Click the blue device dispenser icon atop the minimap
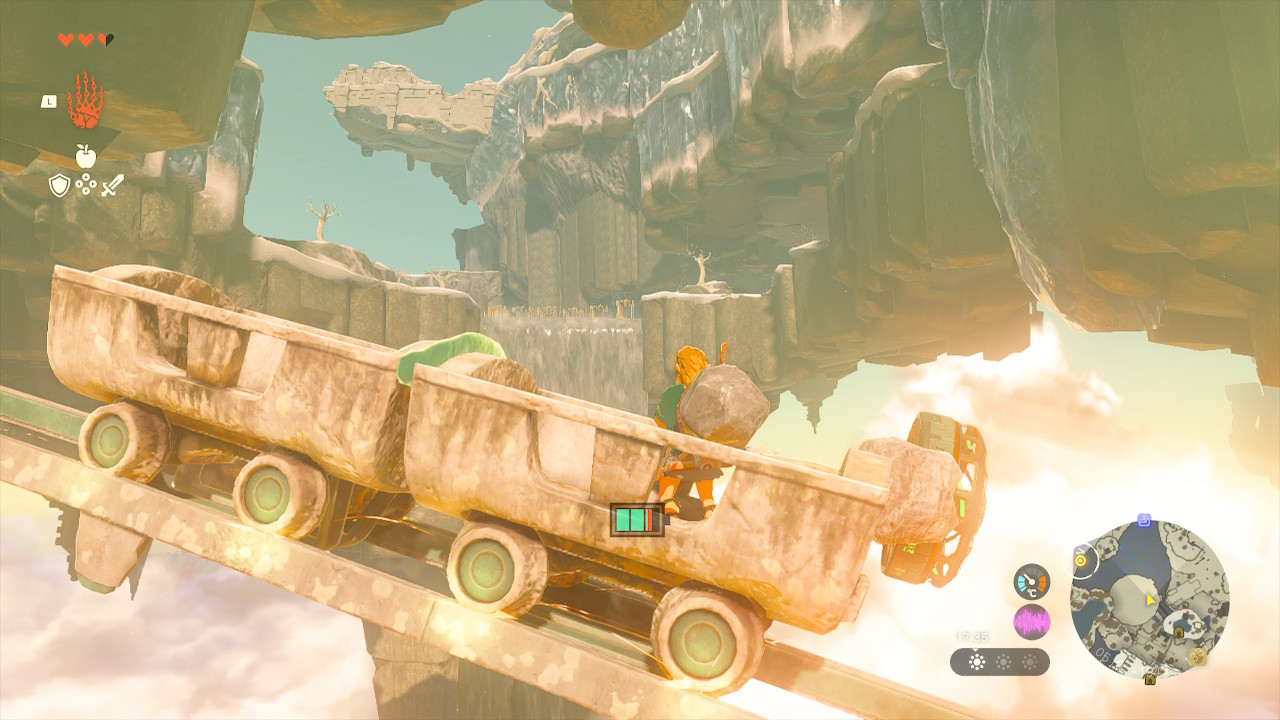The image size is (1280, 720). pyautogui.click(x=1144, y=519)
